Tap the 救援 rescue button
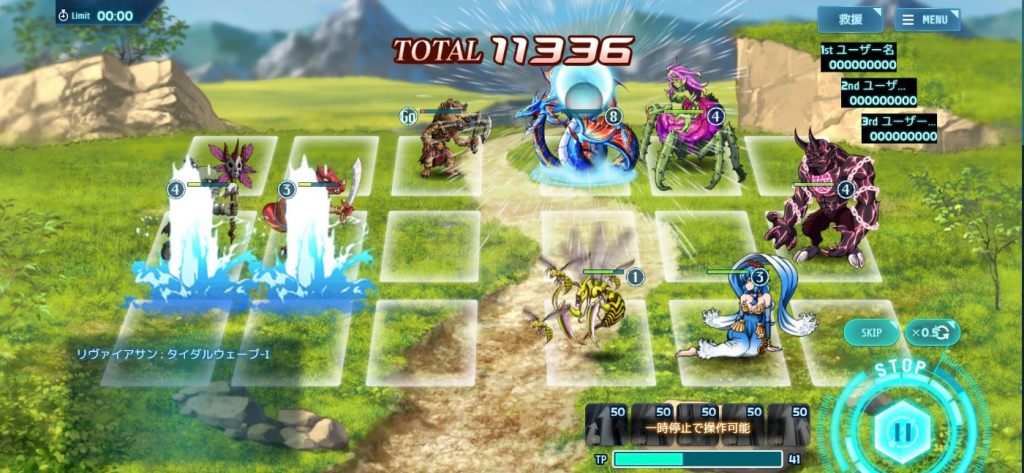 [850, 19]
